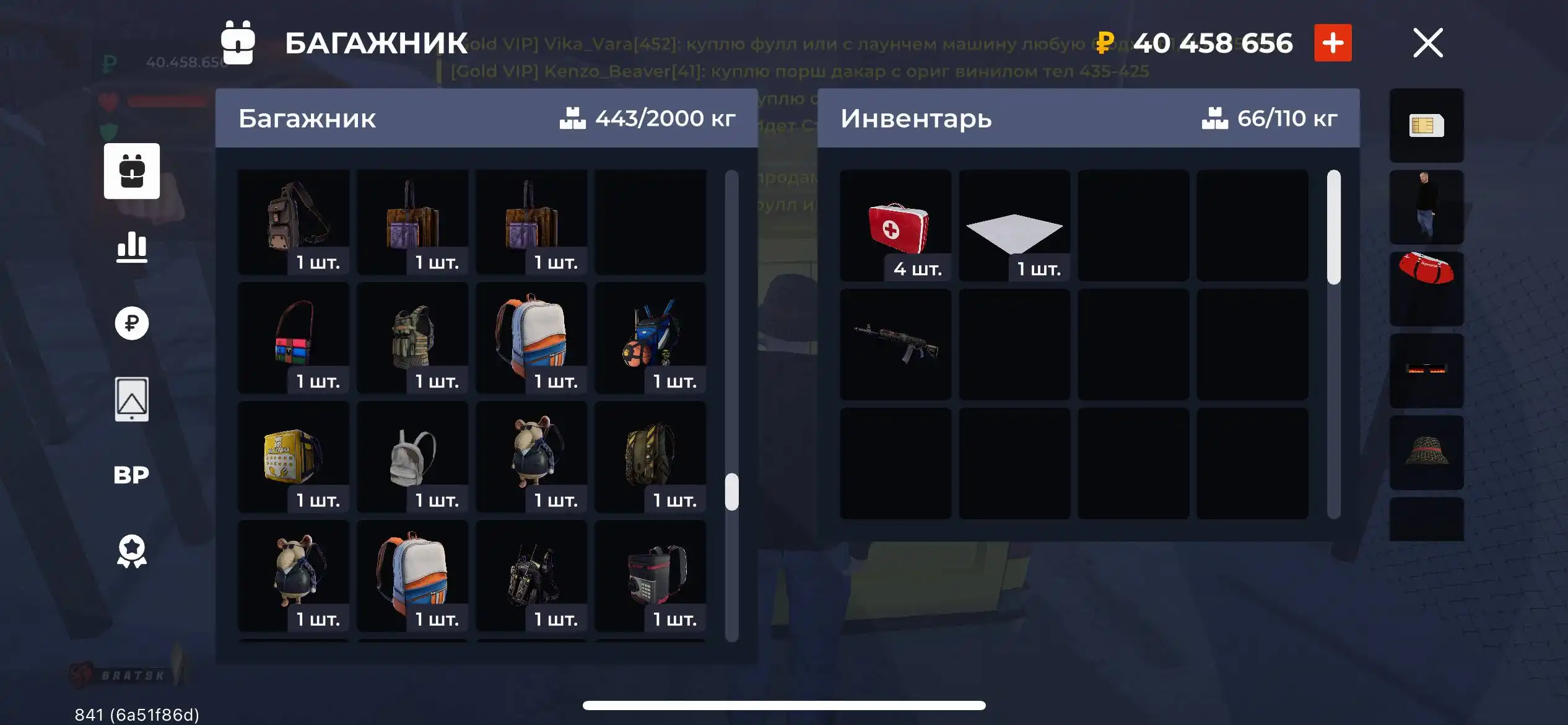Screen dimensions: 1568x725
Task: Select the red Supreme duffel bag
Action: tap(1426, 288)
